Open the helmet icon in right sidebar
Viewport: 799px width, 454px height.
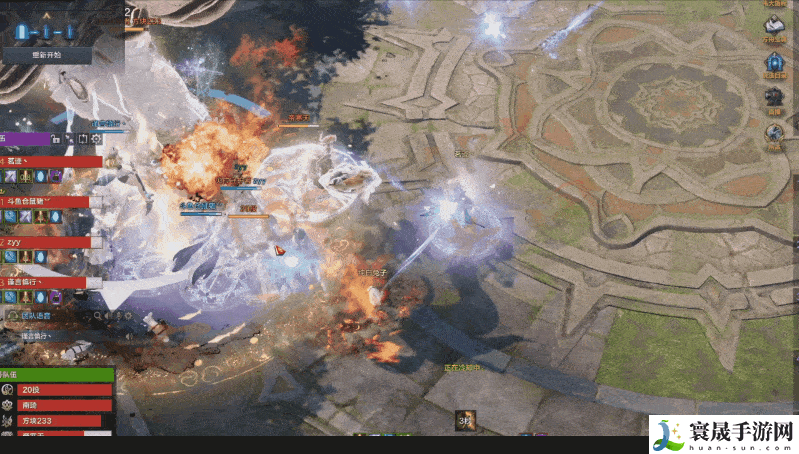click(775, 97)
